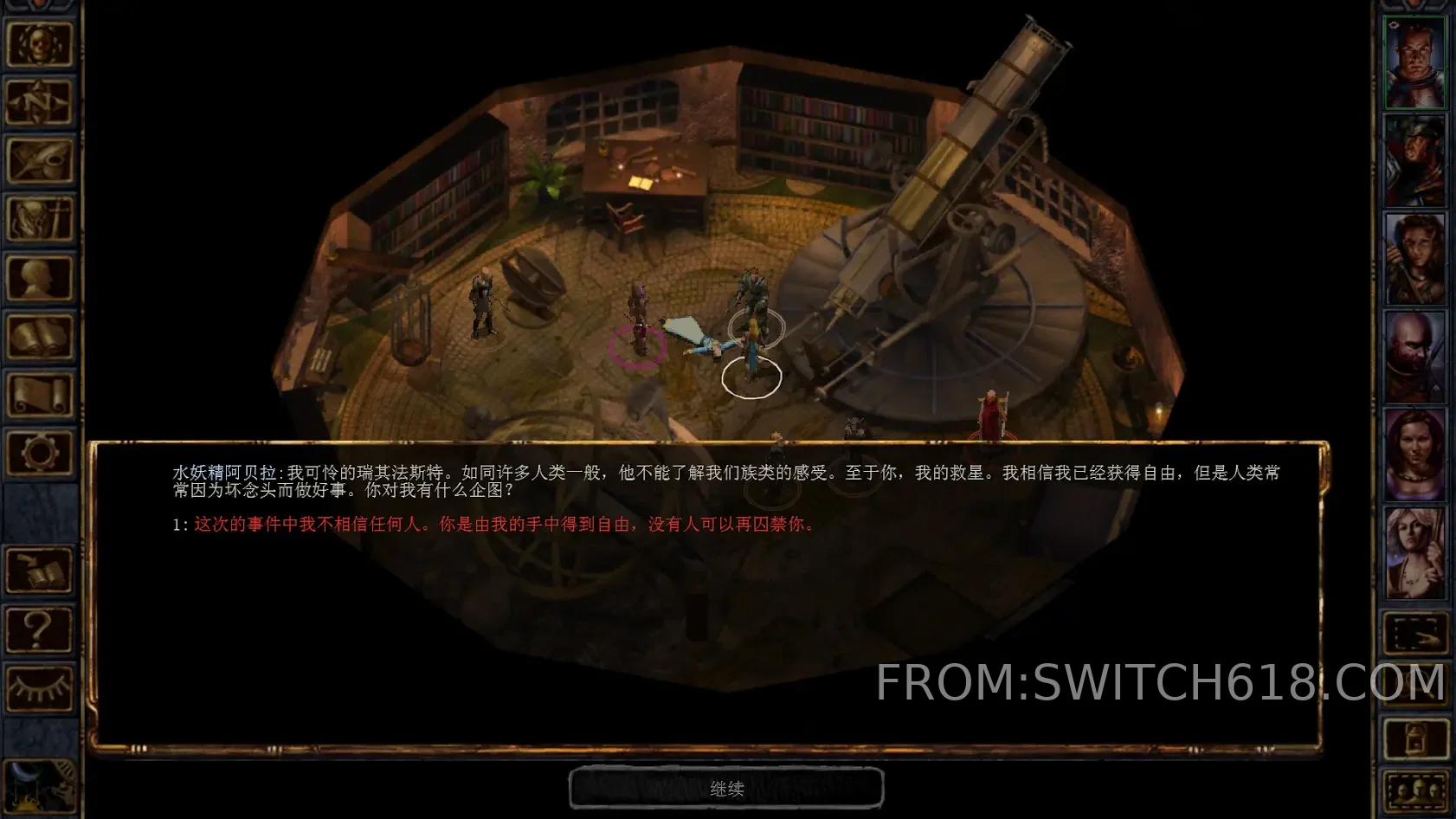Select the green-framed armored man portrait

click(1414, 62)
